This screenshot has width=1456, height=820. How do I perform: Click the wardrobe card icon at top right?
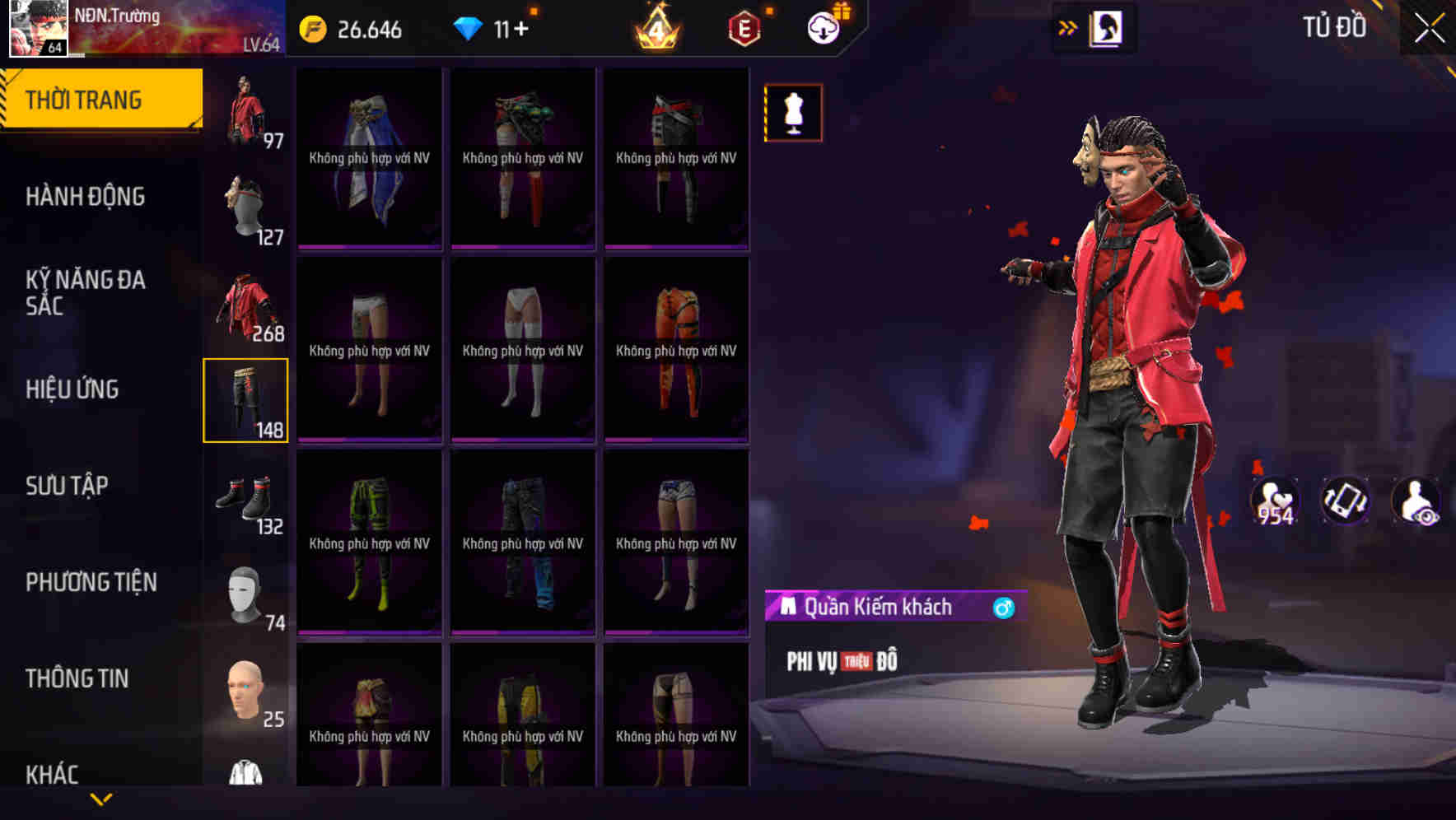pos(1108,27)
